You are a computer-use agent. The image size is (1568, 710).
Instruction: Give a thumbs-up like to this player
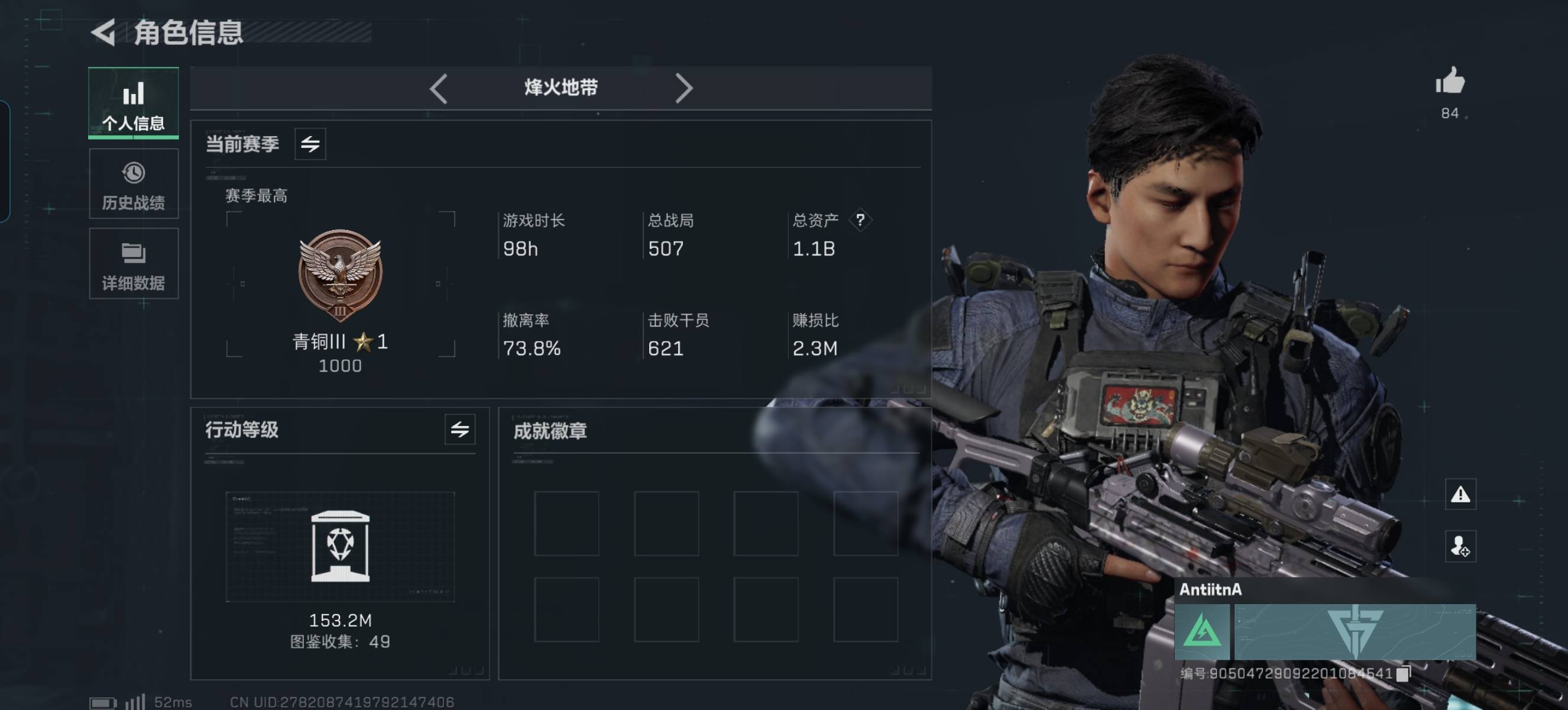(x=1449, y=81)
